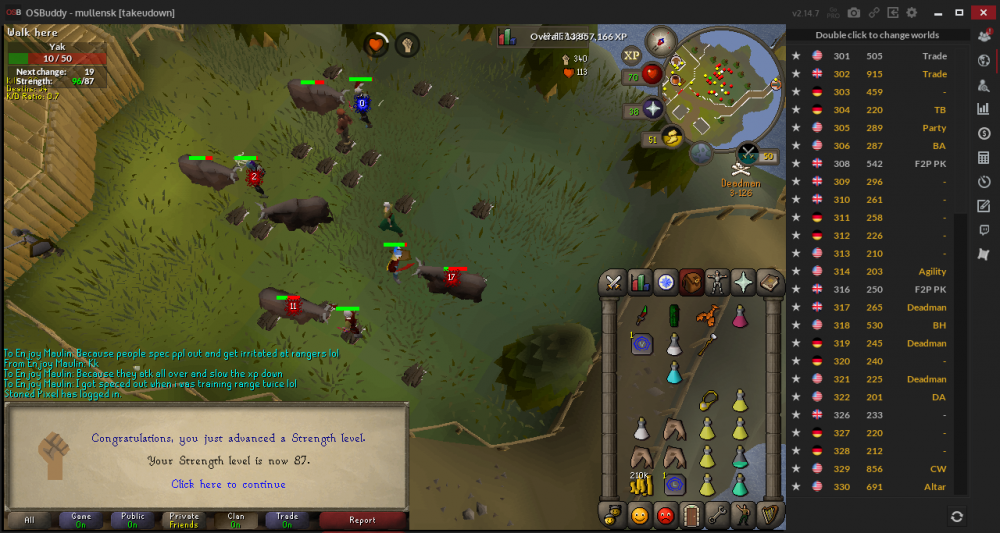Switch chat filter to the Game tab
This screenshot has height=533, width=1000.
click(x=81, y=520)
